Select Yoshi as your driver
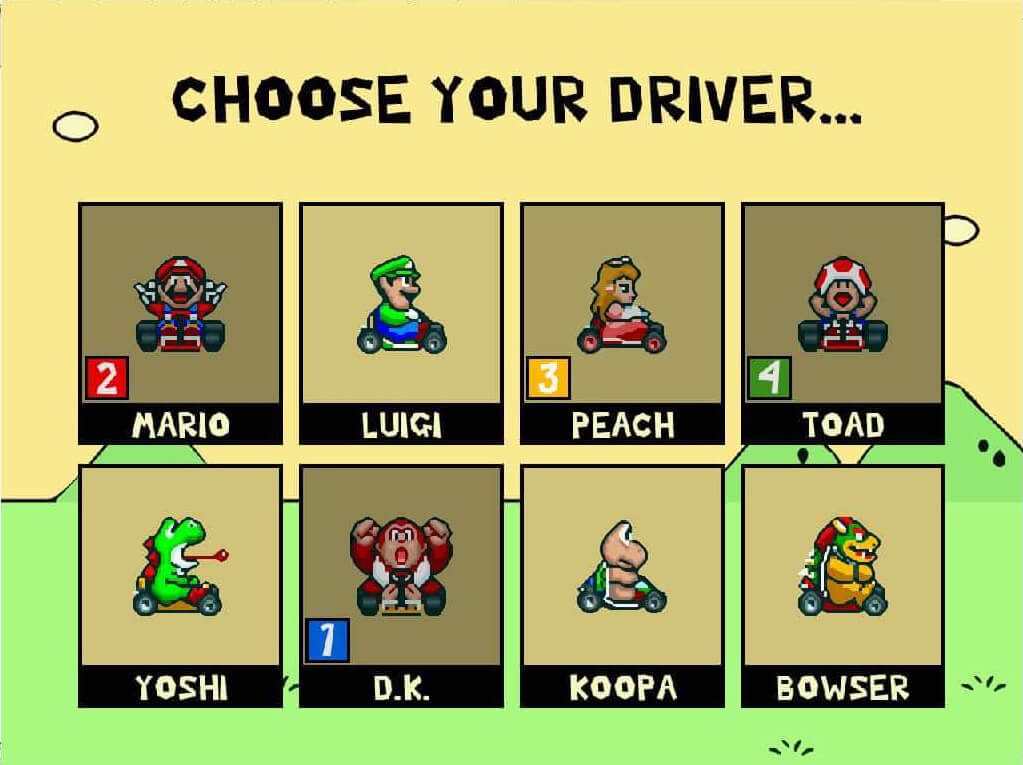 (x=180, y=584)
